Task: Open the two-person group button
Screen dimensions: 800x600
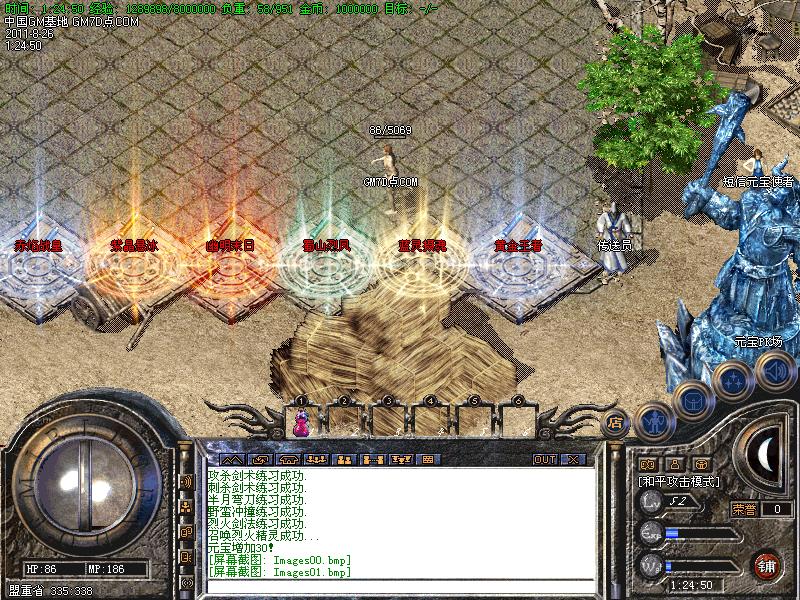Action: click(343, 459)
